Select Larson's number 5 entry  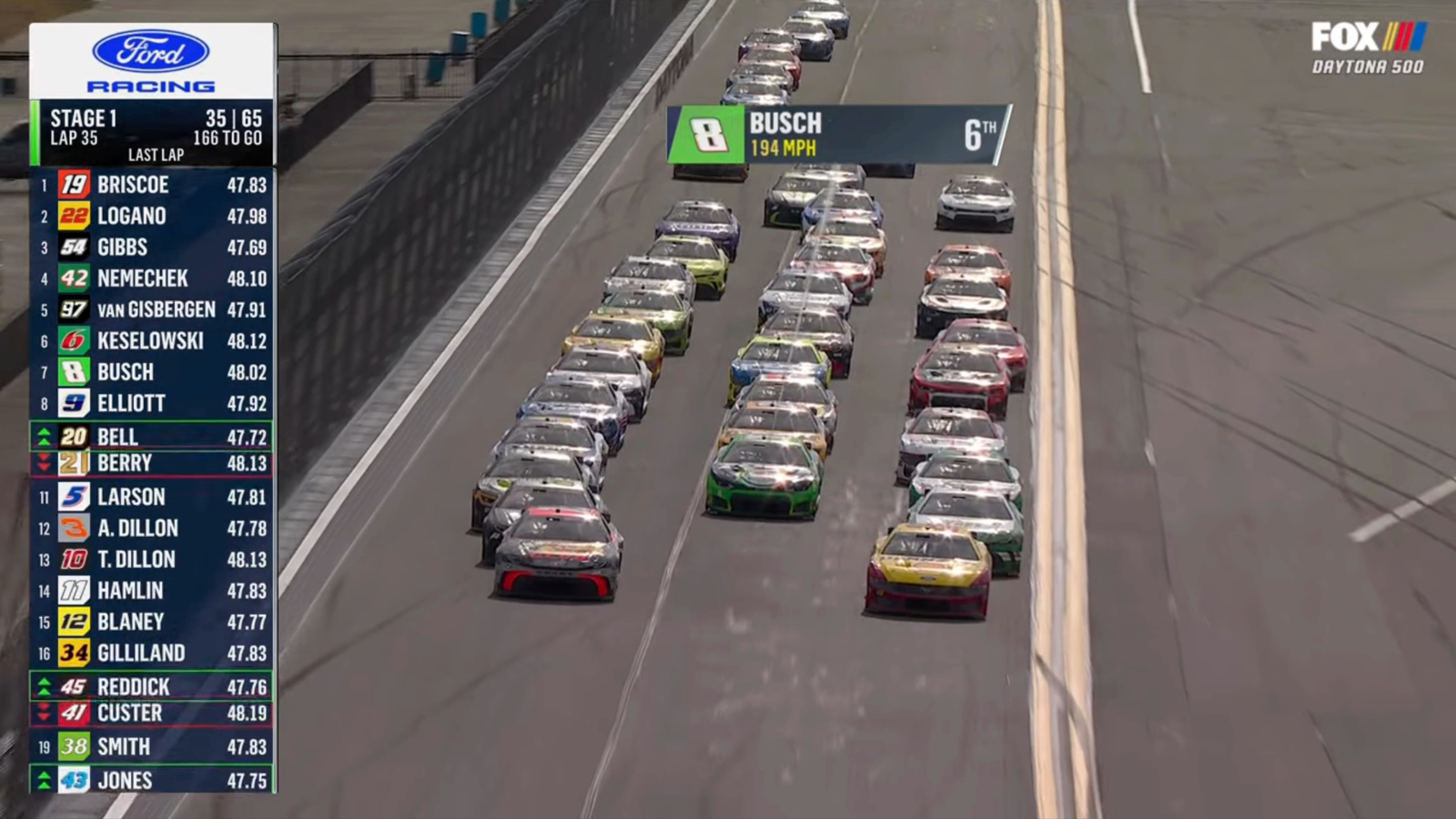[x=153, y=497]
